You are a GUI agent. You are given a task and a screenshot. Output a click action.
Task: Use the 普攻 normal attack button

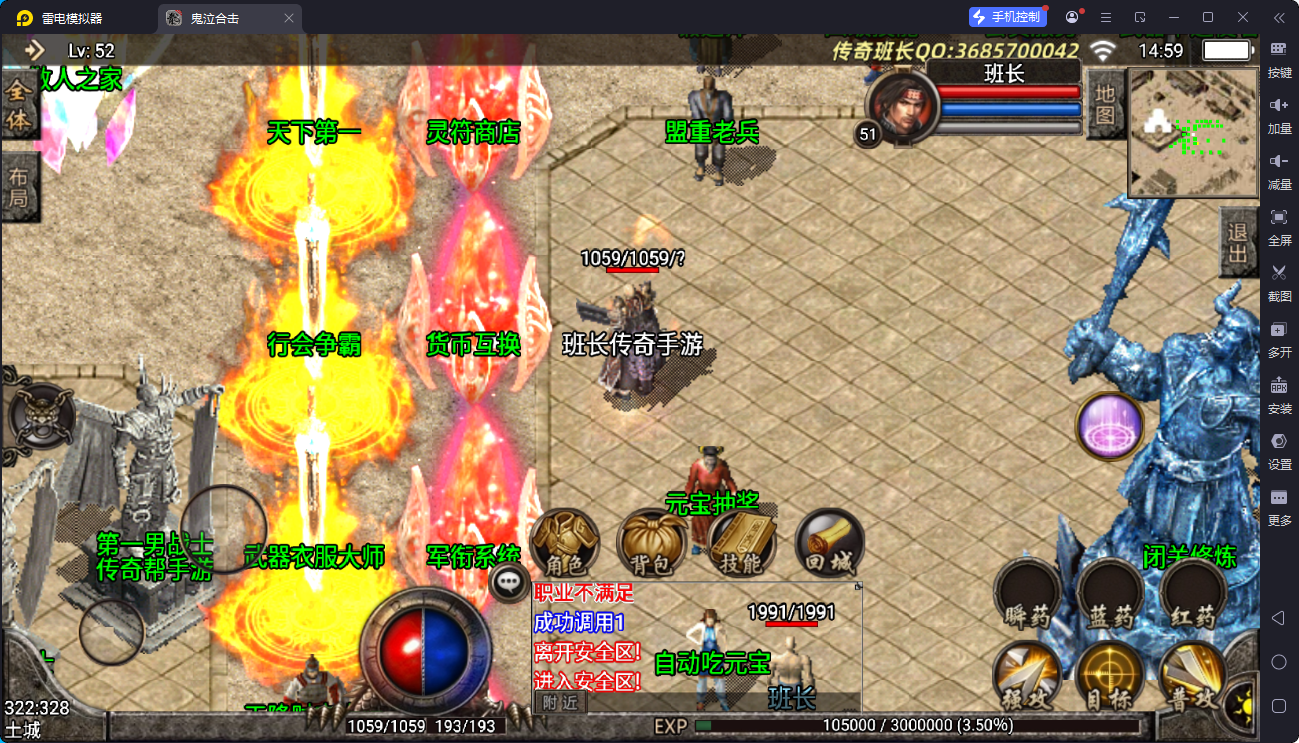[x=1193, y=677]
